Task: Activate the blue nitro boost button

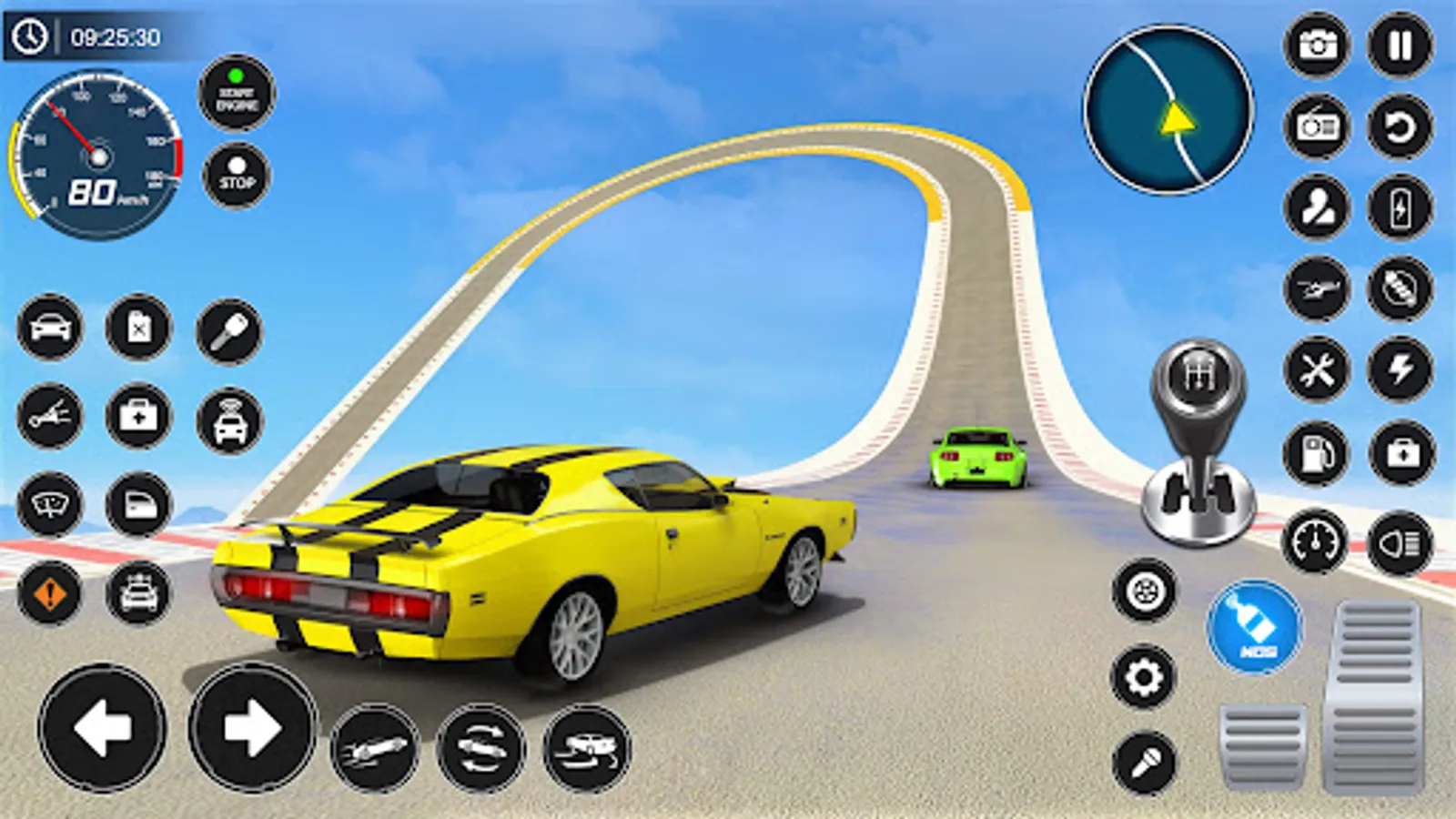Action: (1256, 628)
